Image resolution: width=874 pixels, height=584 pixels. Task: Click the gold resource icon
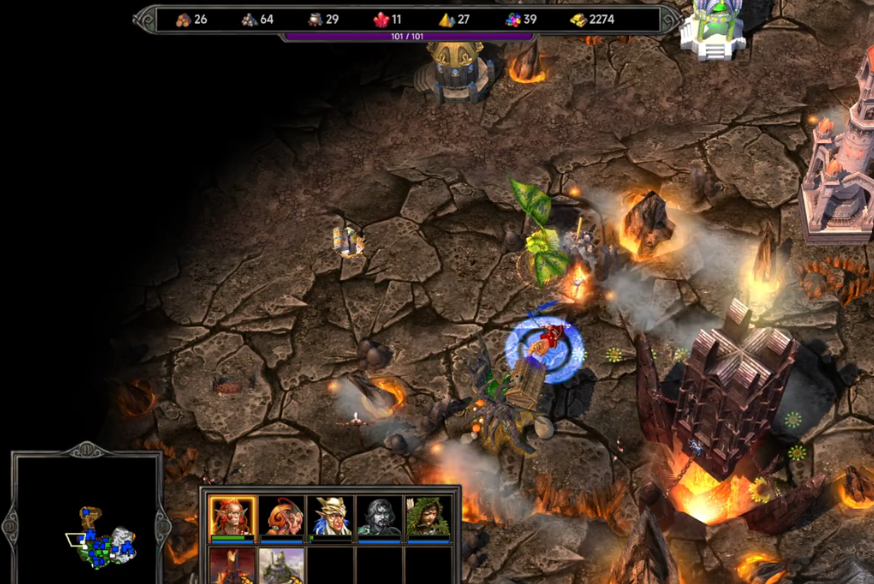click(578, 19)
